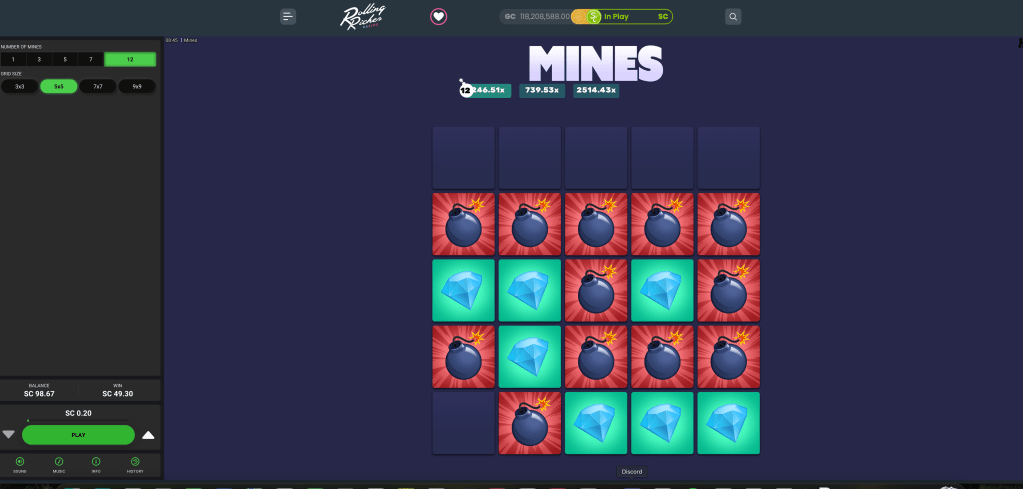Image resolution: width=1023 pixels, height=489 pixels.
Task: Open the hamburger menu in the top bar
Action: click(288, 16)
